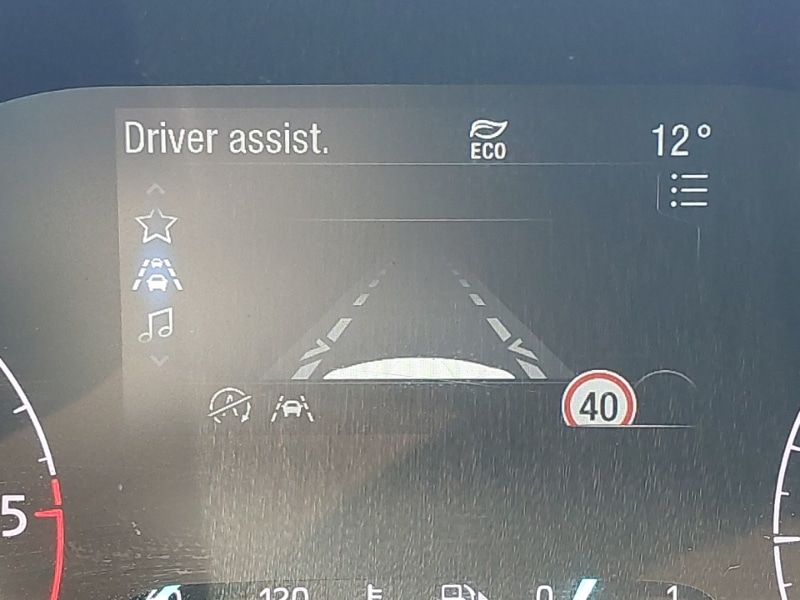Click the down chevron below the music note
The image size is (800, 600).
(156, 359)
